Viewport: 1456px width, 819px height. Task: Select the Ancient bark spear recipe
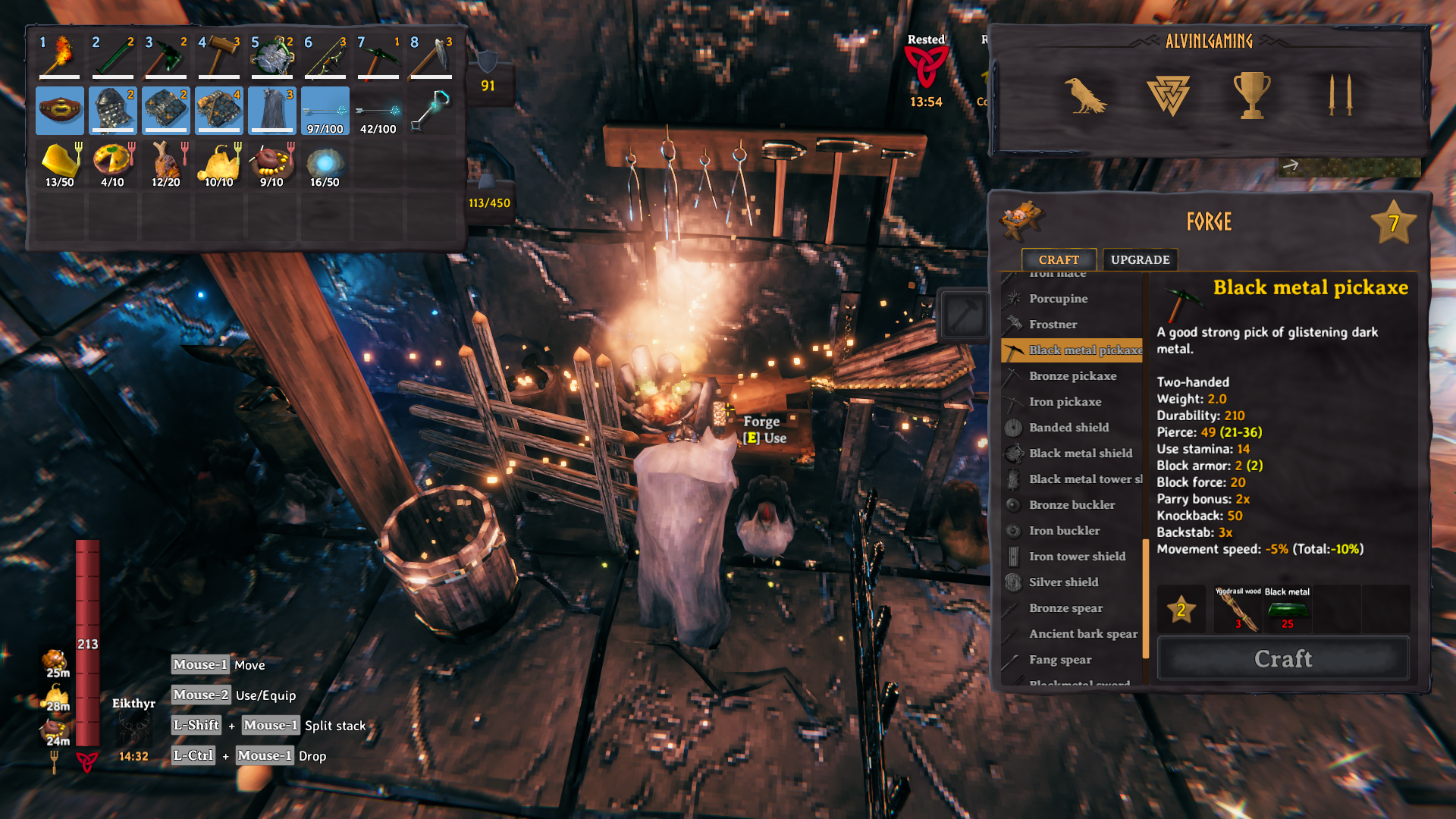pos(1083,634)
